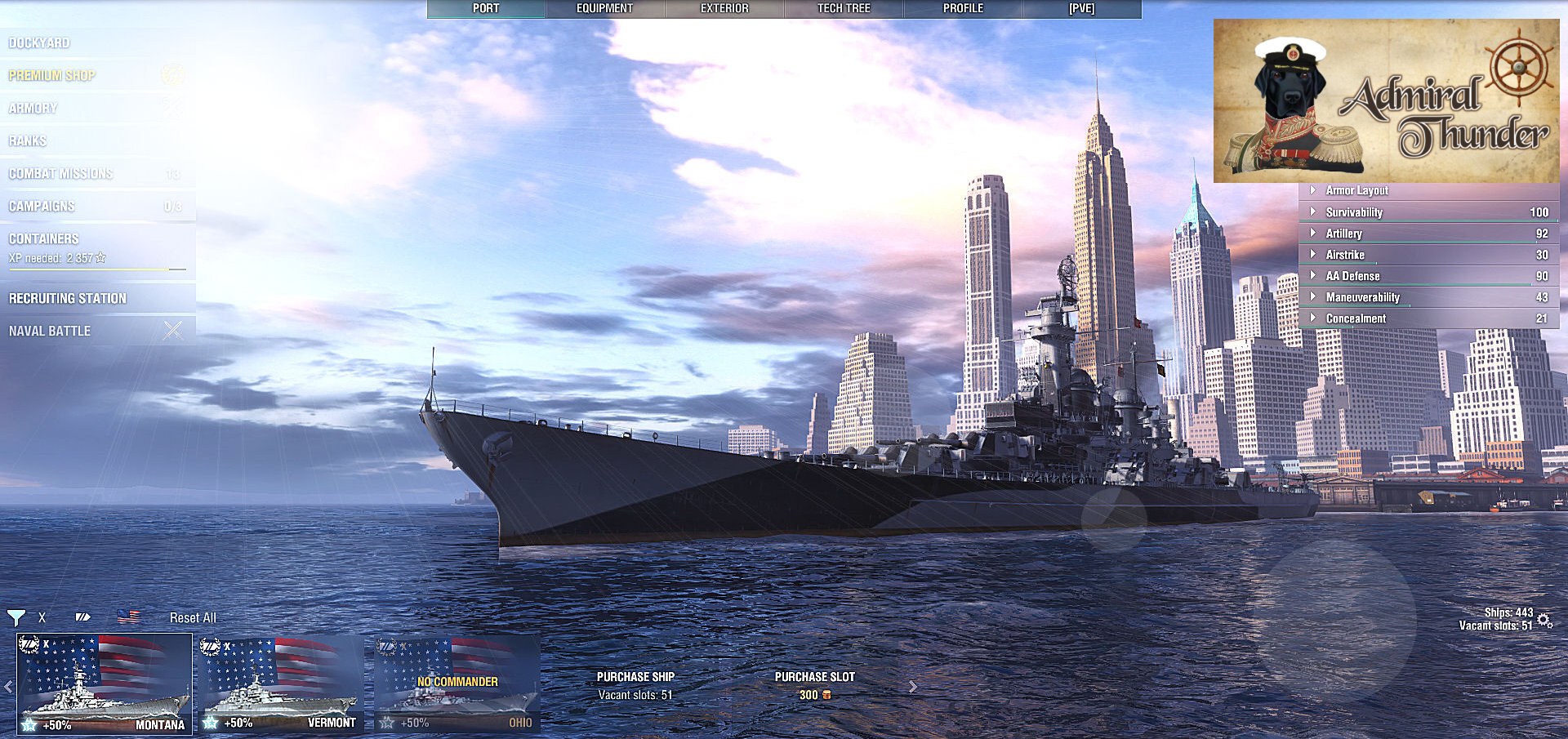1568x739 pixels.
Task: Select the [PVE] battle type tab
Action: [1081, 9]
